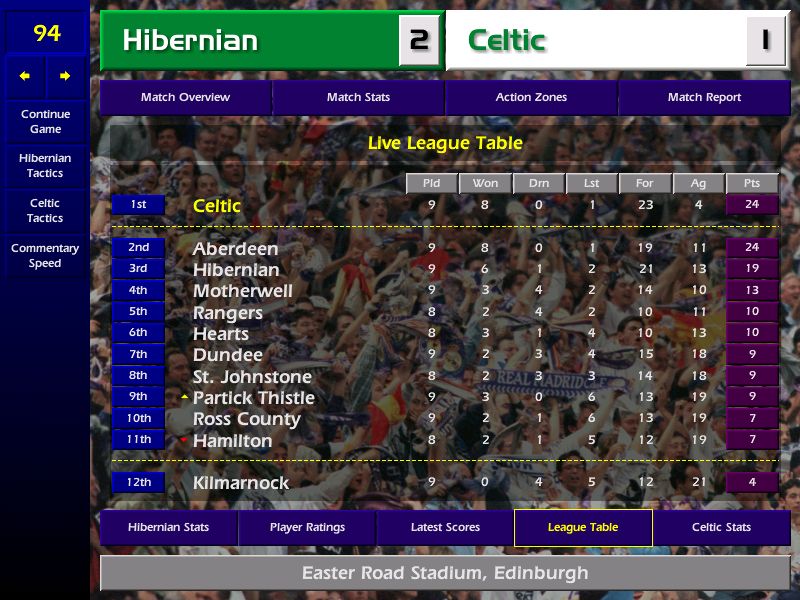Show the Action Zones view
The image size is (800, 600).
(x=531, y=97)
